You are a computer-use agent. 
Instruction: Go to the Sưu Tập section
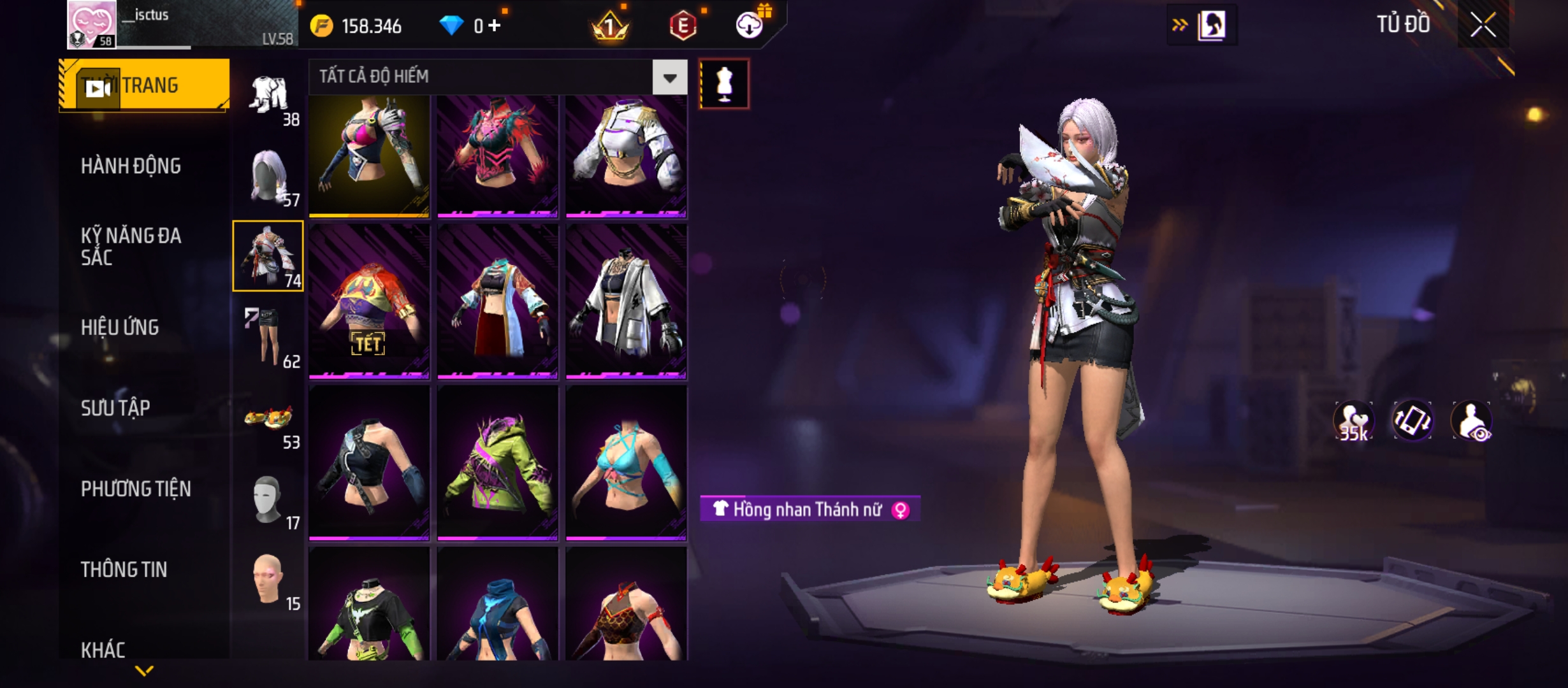(115, 408)
